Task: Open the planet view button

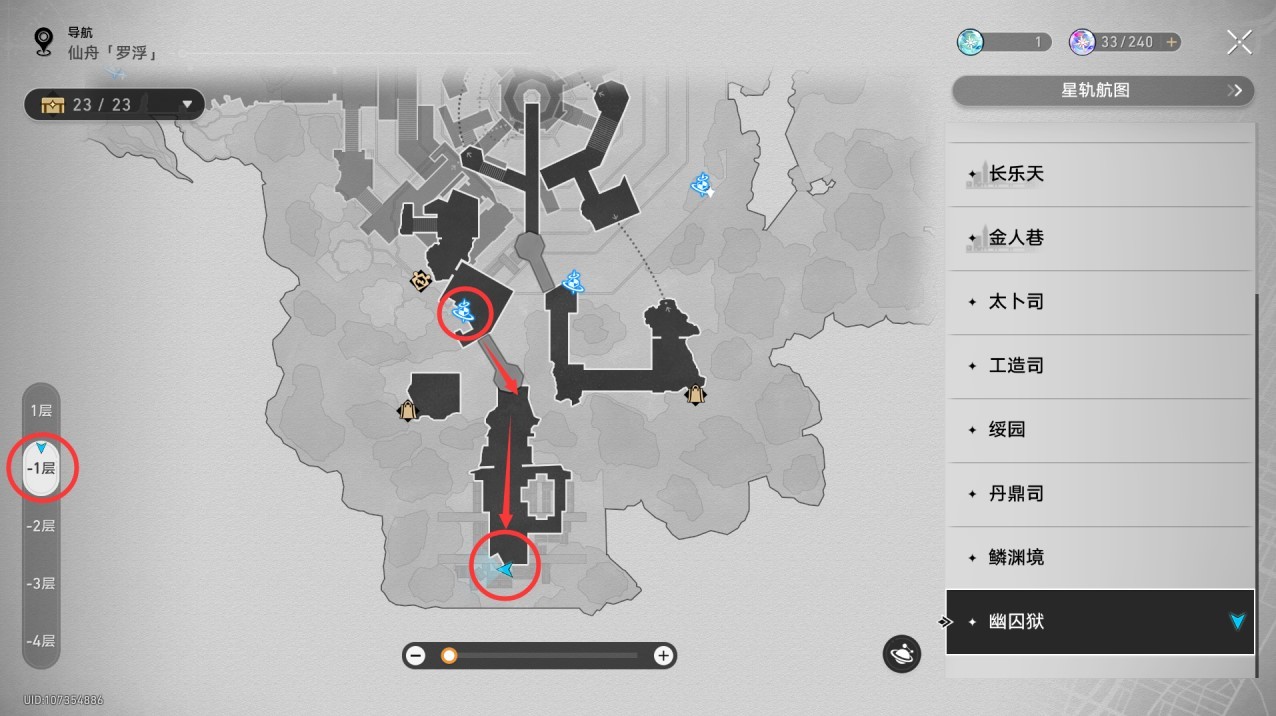Action: click(901, 654)
